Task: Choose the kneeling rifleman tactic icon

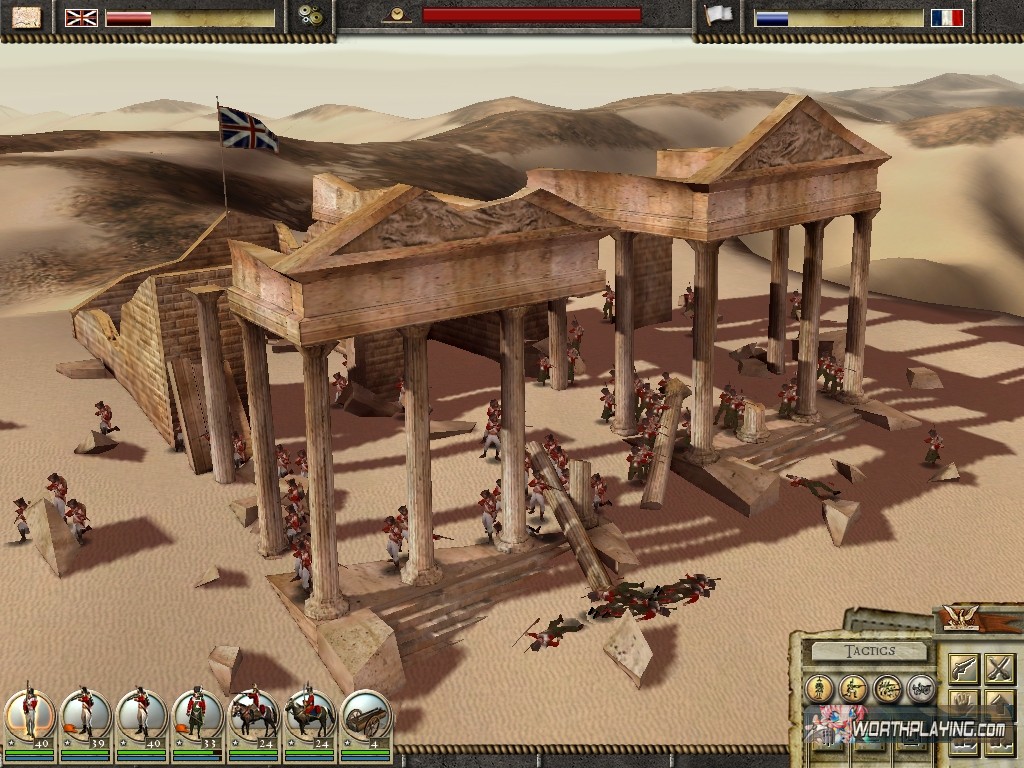Action: click(854, 688)
